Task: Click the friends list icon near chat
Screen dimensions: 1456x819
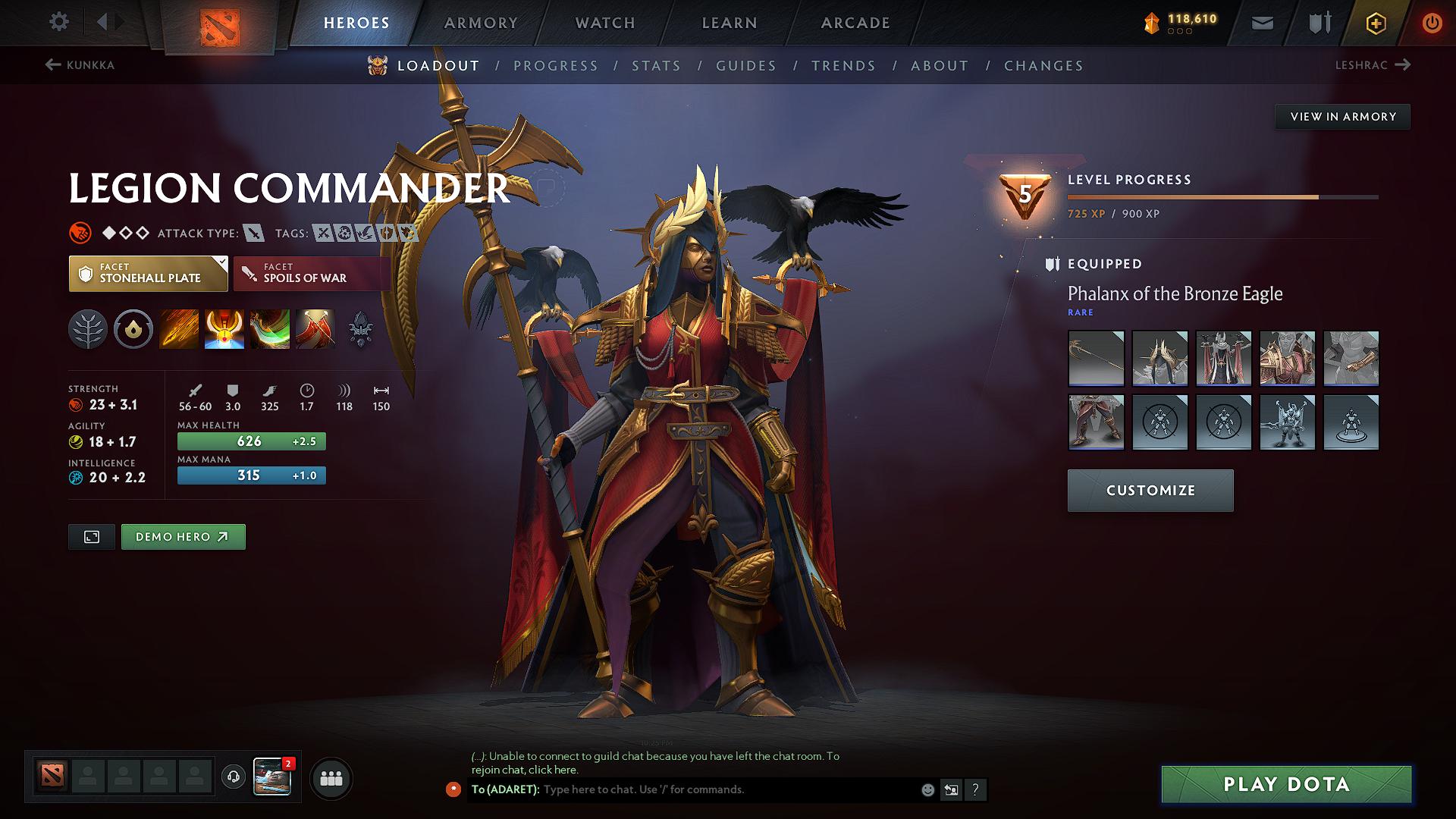Action: pyautogui.click(x=331, y=777)
